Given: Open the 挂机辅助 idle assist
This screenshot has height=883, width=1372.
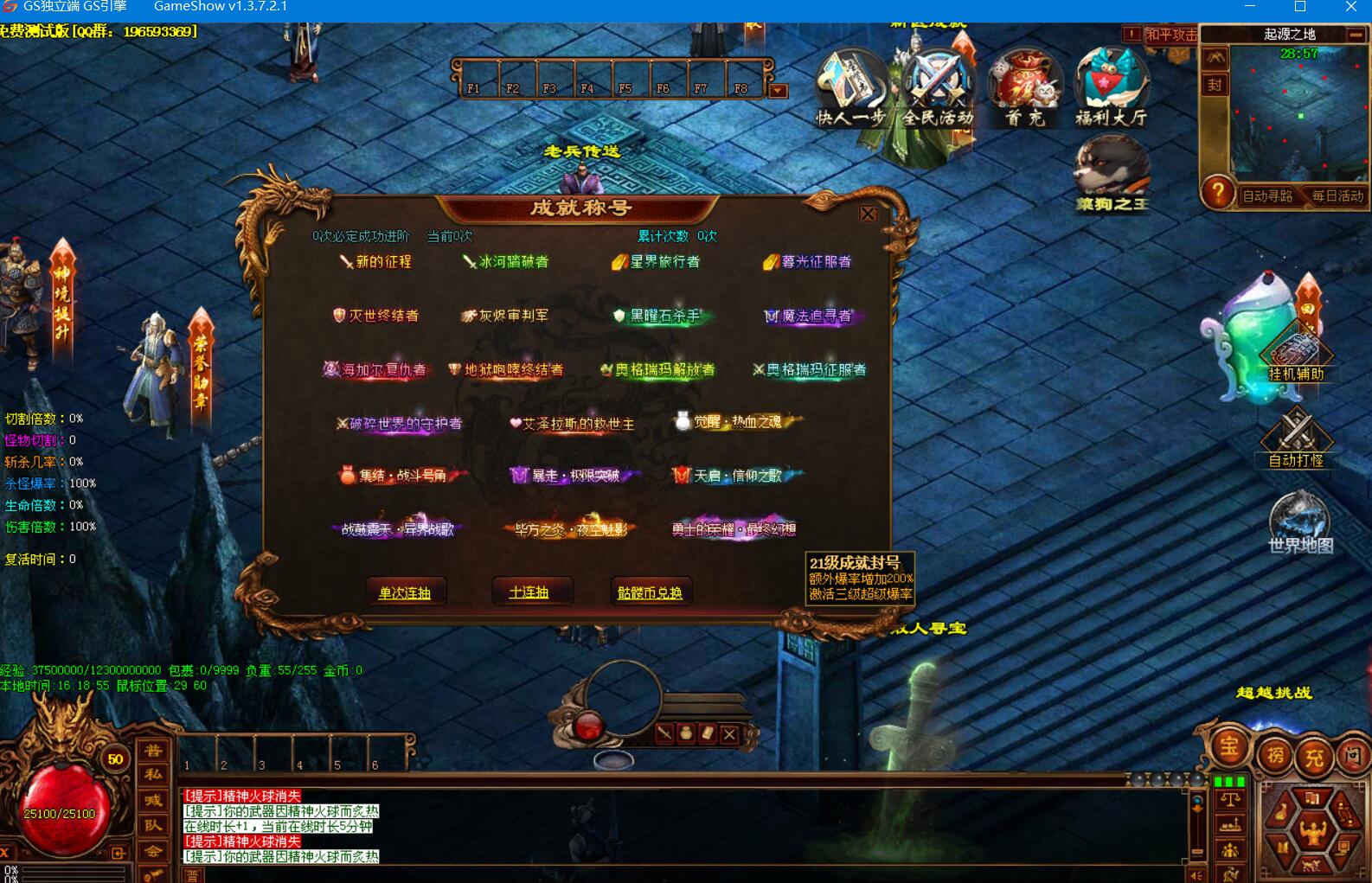Looking at the screenshot, I should point(1296,355).
